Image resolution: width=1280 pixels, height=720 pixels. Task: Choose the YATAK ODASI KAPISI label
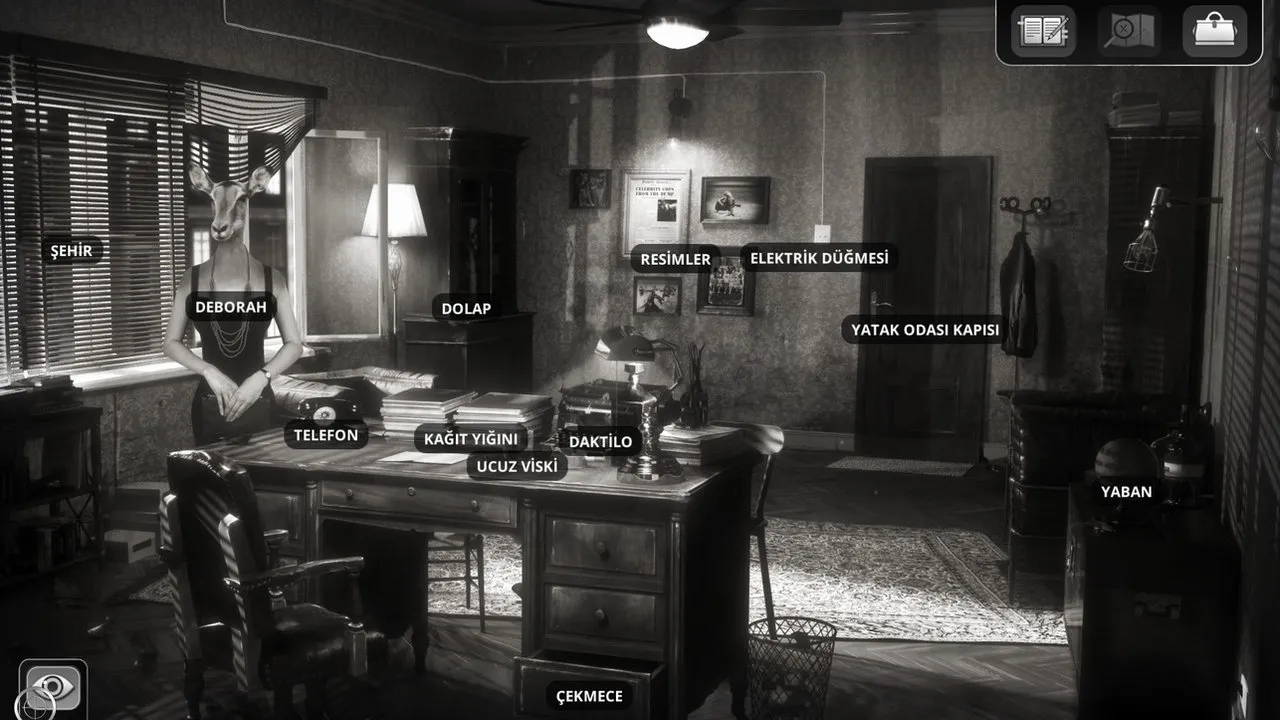tap(925, 330)
